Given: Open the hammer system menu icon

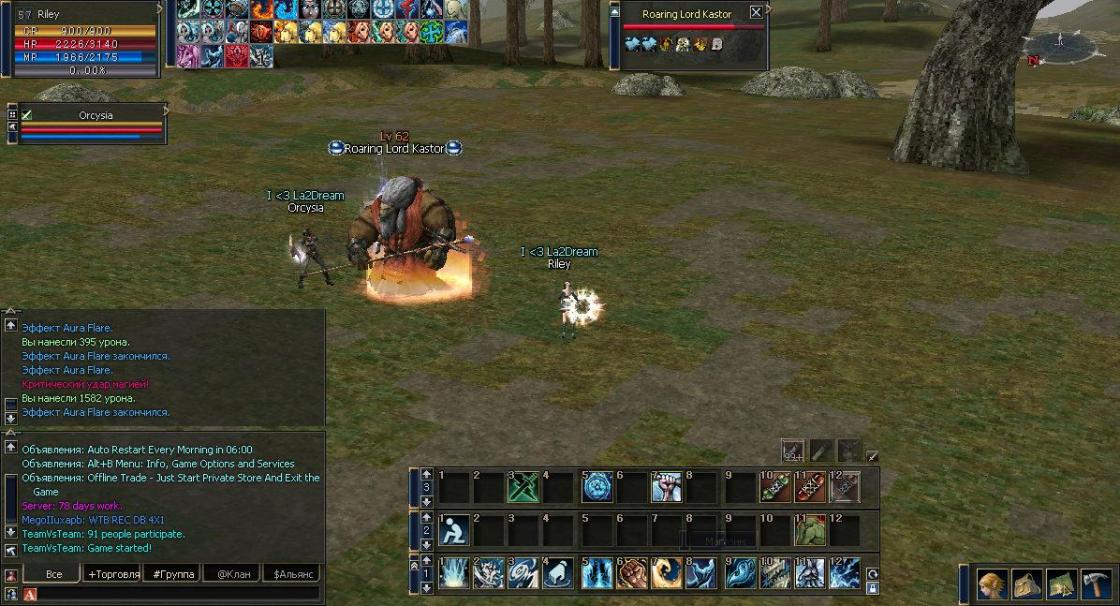Looking at the screenshot, I should pos(1097,584).
